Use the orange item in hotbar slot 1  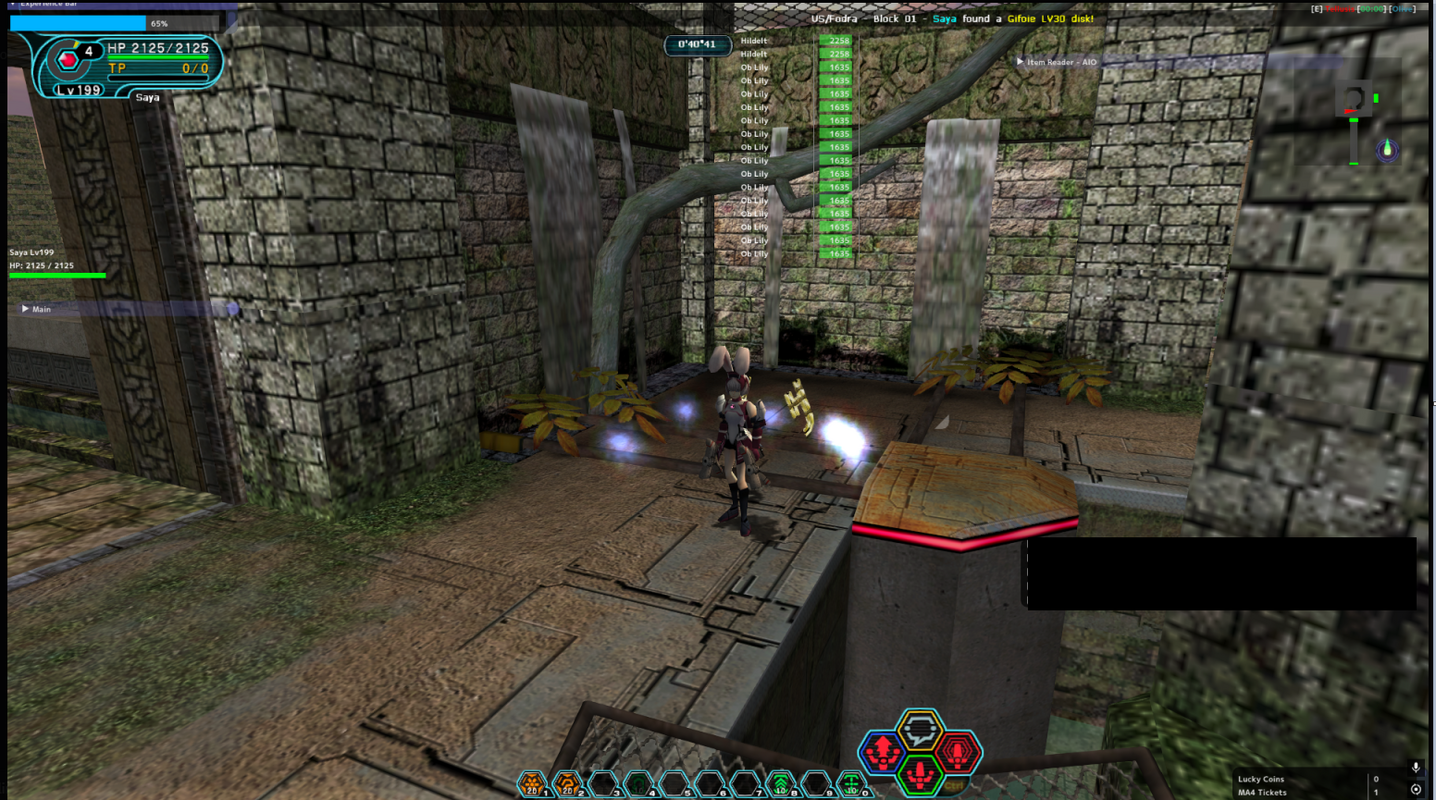click(x=534, y=784)
